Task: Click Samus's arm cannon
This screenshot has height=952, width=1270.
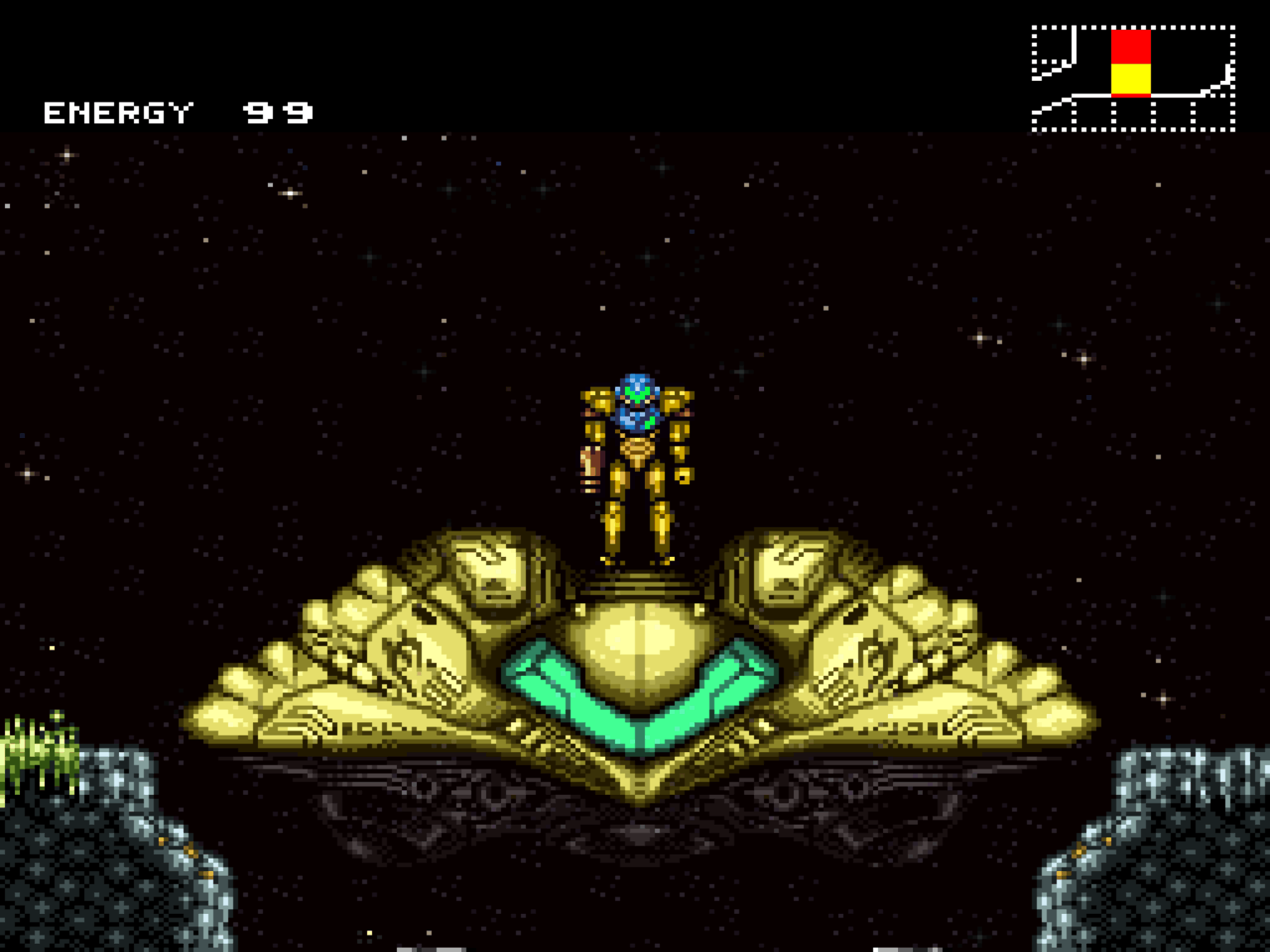Action: 589,463
